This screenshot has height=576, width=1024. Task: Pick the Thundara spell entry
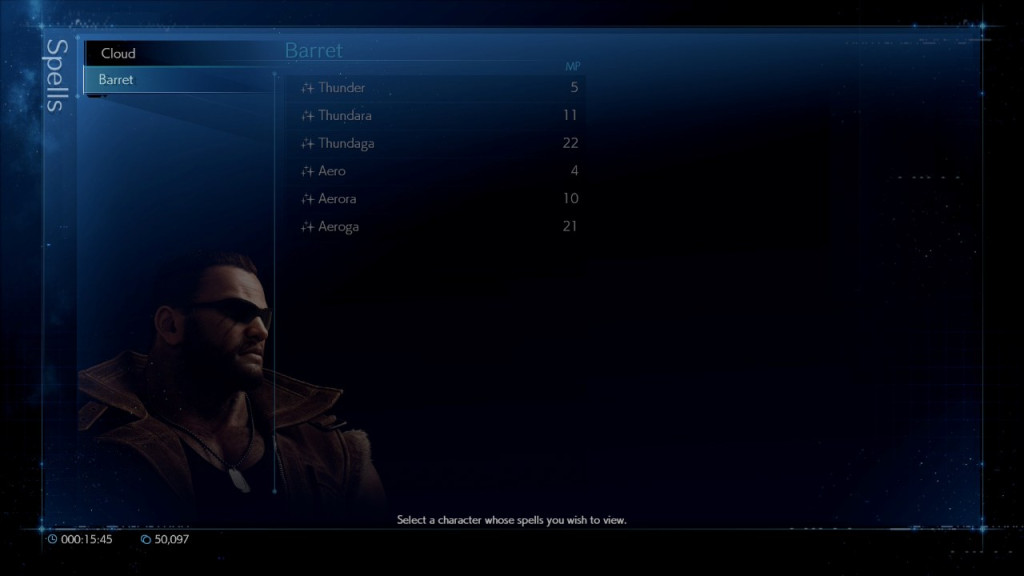tap(344, 115)
